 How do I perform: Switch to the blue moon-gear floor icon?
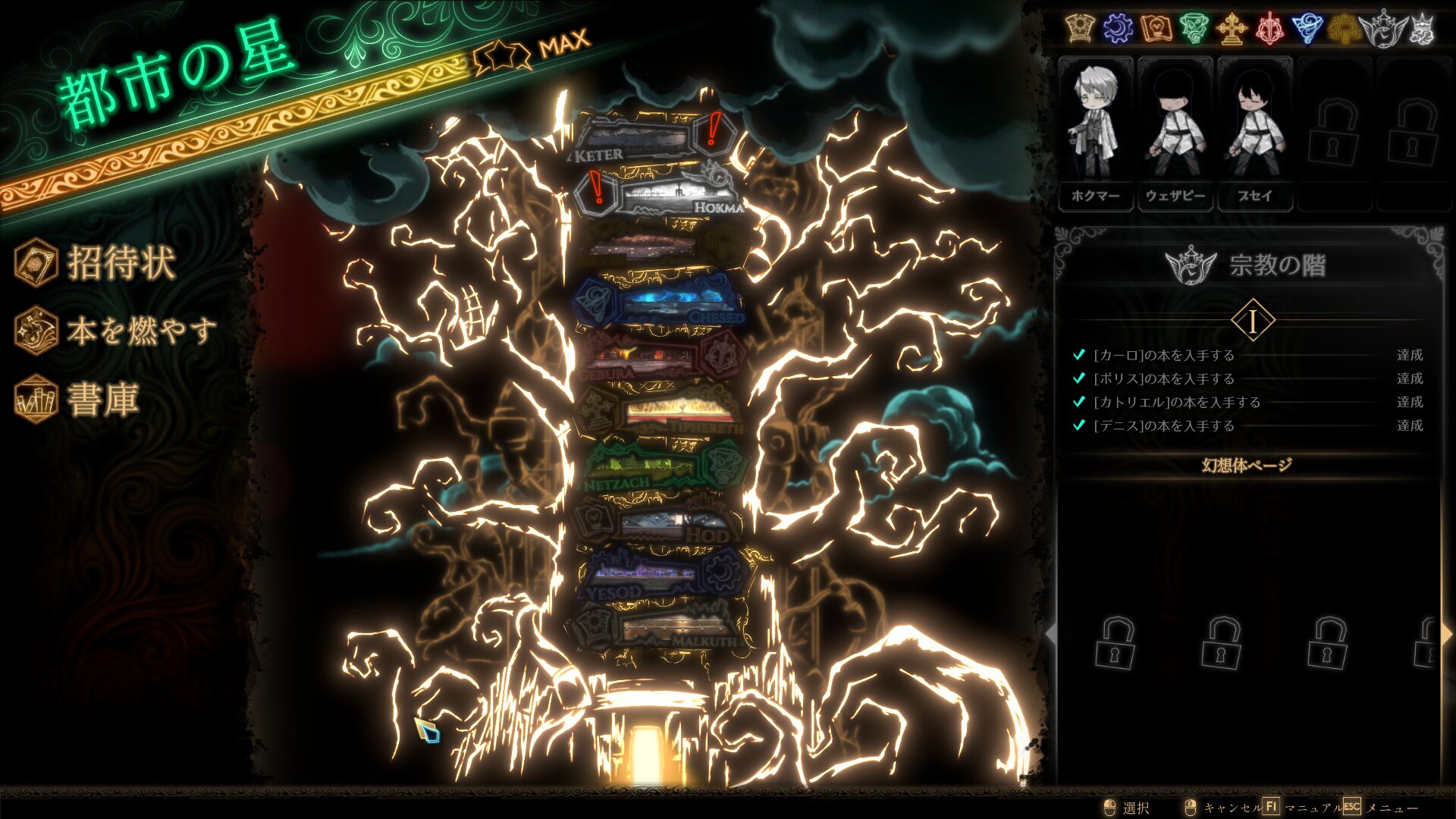(x=1118, y=29)
